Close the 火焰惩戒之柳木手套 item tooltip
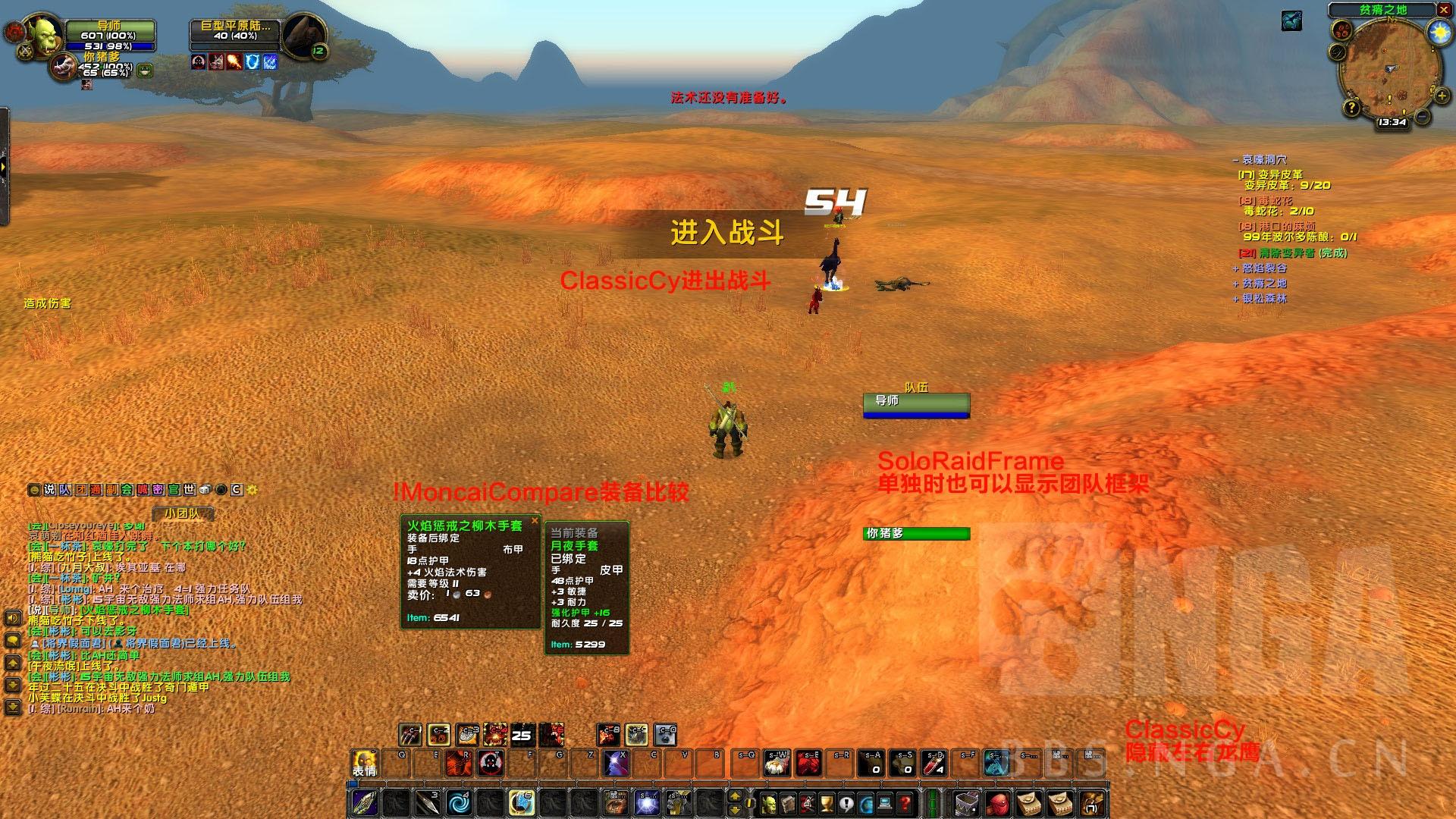Screen dimensions: 1456x819 535,520
